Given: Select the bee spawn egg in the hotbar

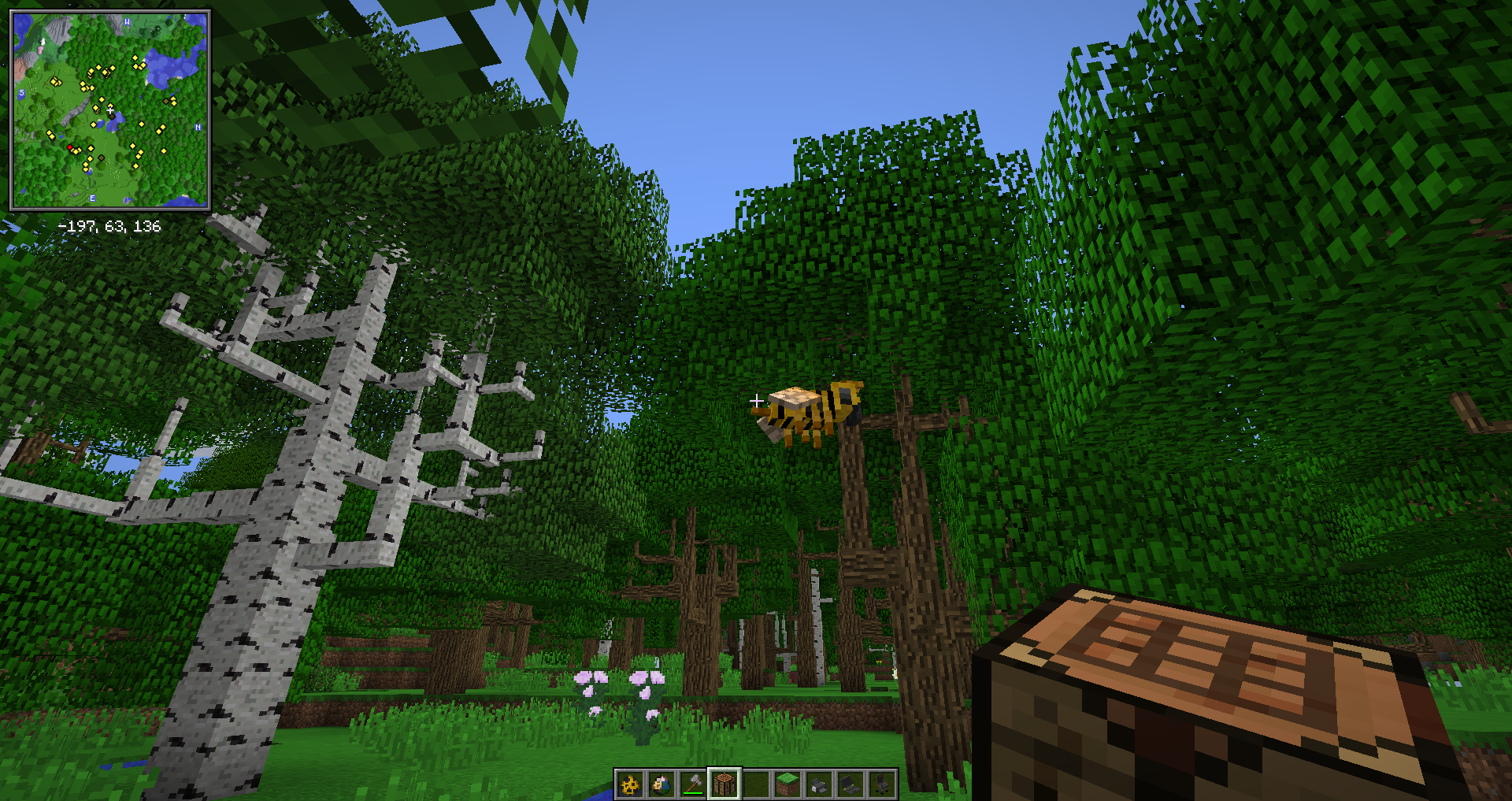Looking at the screenshot, I should point(628,784).
